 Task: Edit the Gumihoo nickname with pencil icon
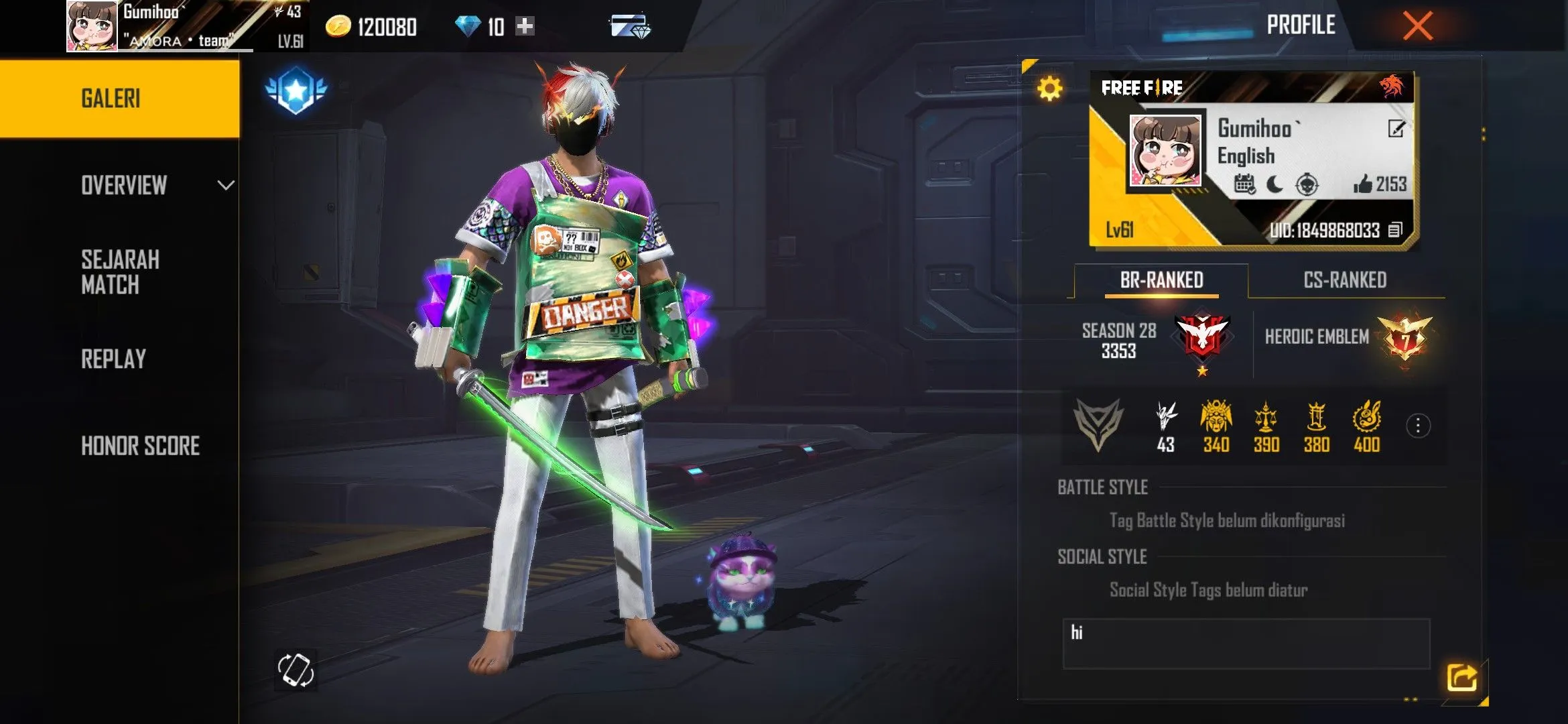(1396, 129)
